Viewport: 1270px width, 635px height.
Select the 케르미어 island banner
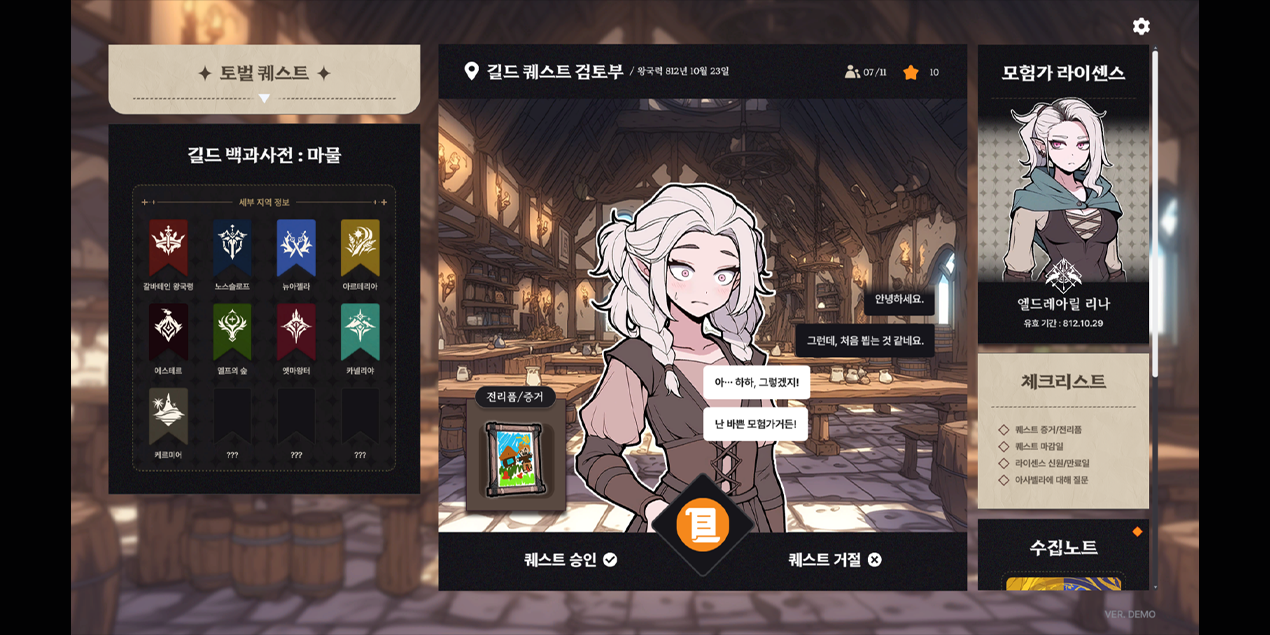coord(168,415)
